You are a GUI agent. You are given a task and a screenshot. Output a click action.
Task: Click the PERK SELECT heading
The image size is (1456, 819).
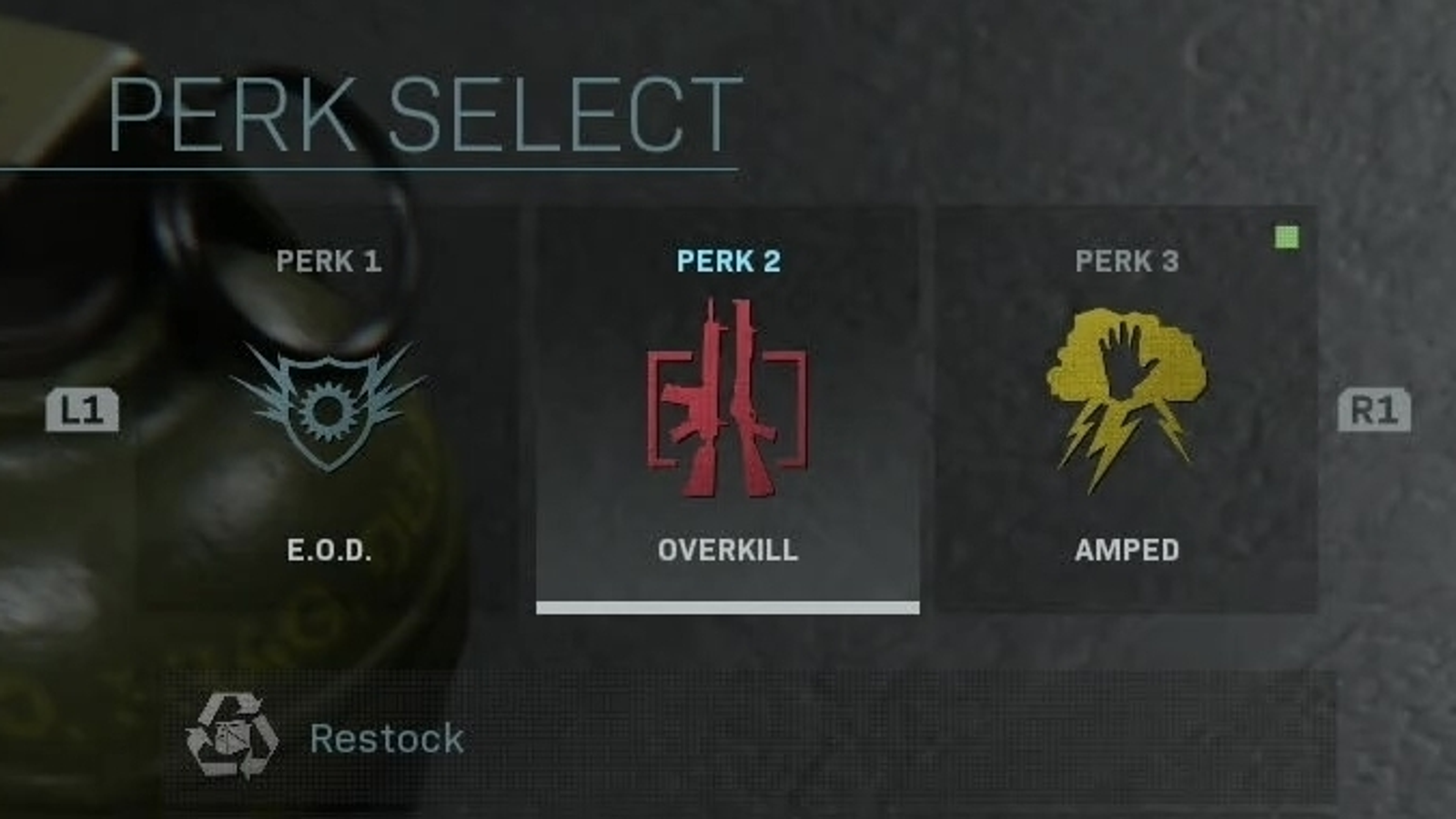point(414,109)
